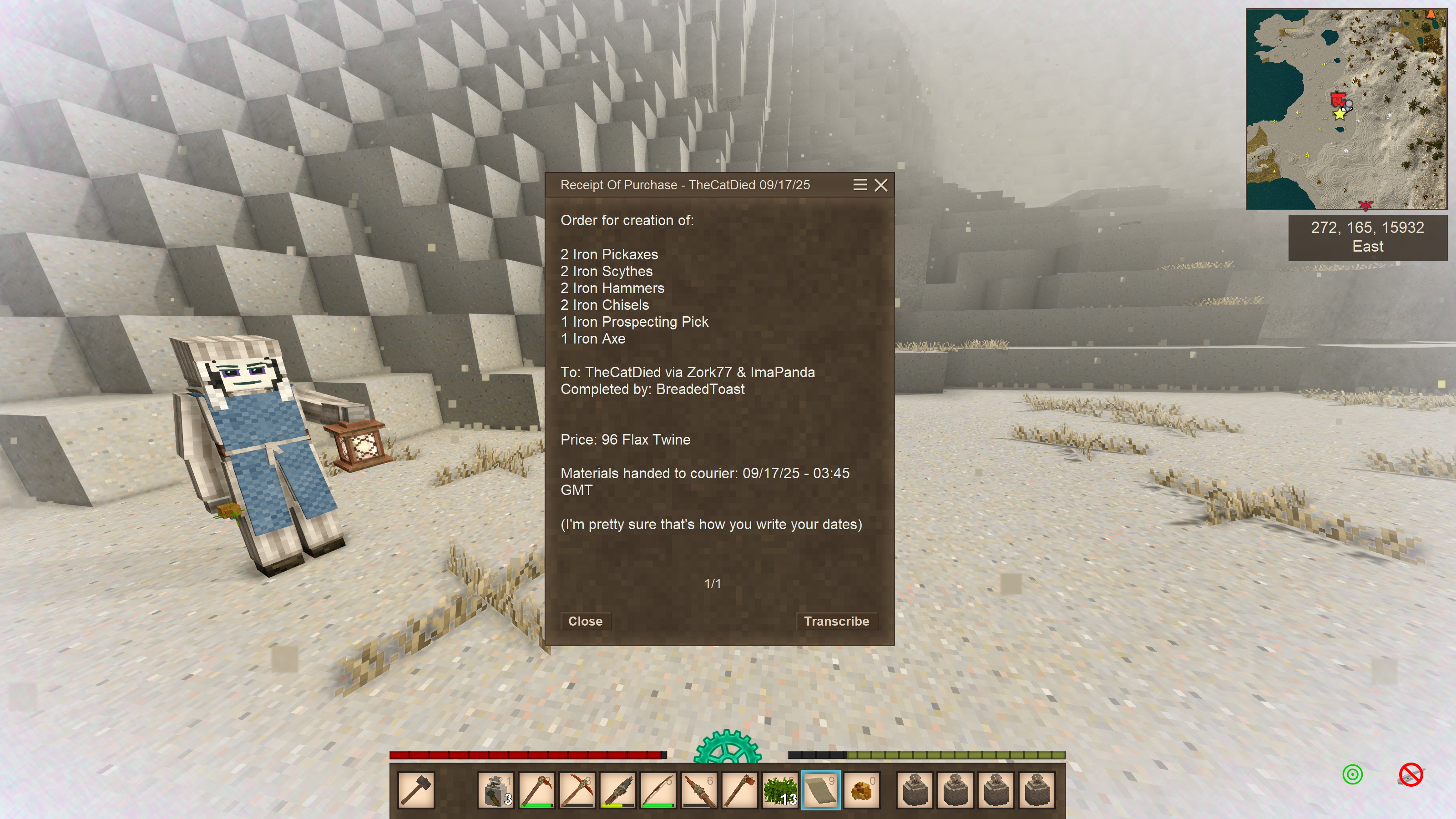Click the red crossed-out tool icon

click(1411, 774)
